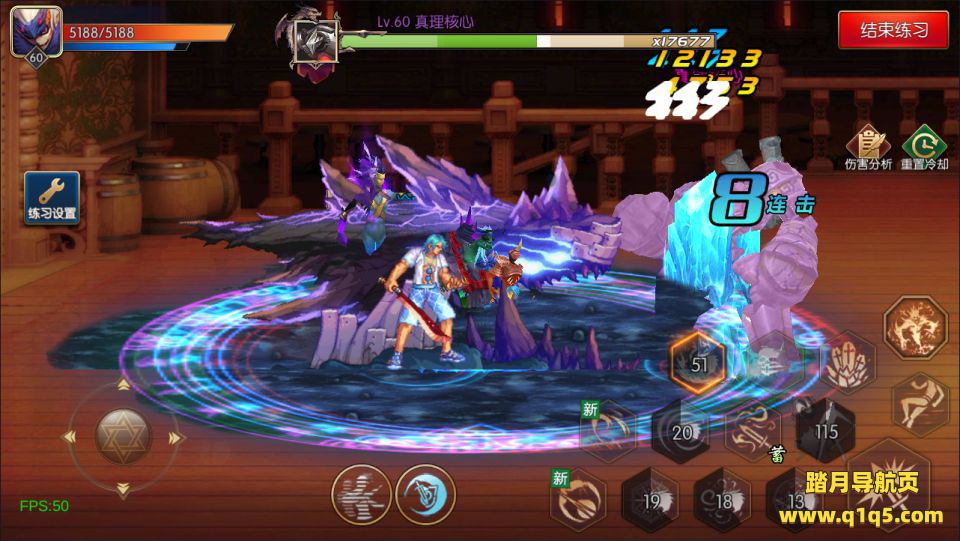
Task: Tap the hexagram joystick center
Action: coord(123,437)
